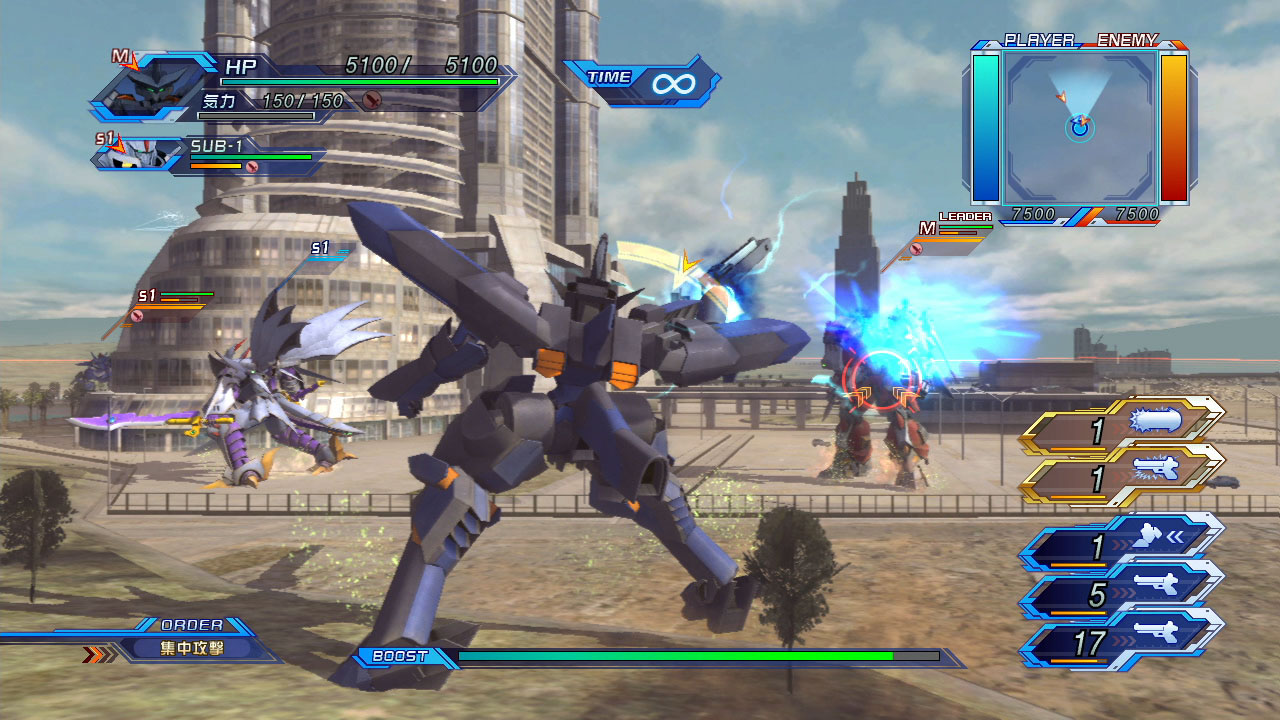Image resolution: width=1280 pixels, height=720 pixels.
Task: Choose the blue gun slot showing 17
Action: tap(1122, 639)
